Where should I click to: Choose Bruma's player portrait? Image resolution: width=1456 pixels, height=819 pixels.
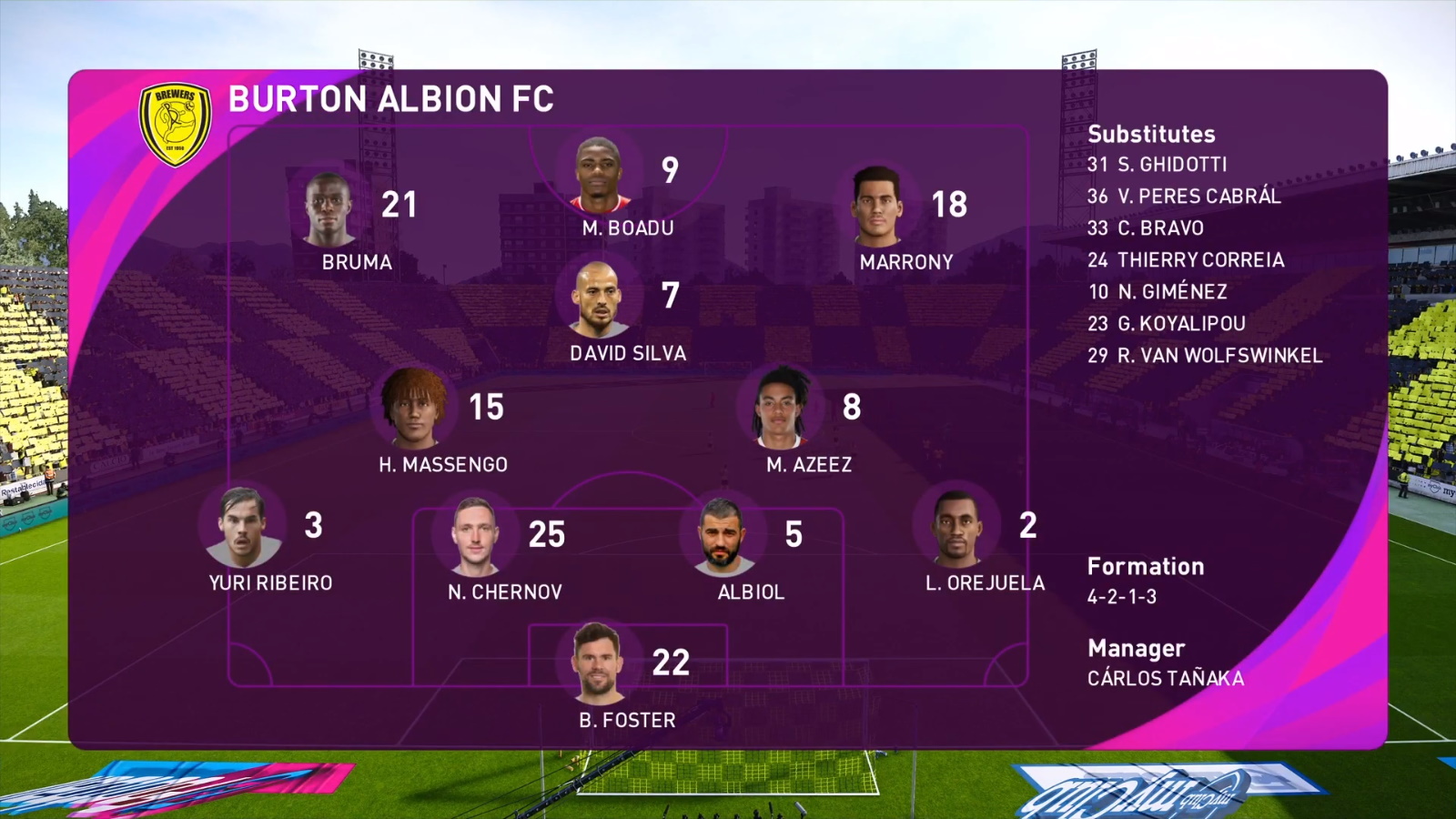329,210
